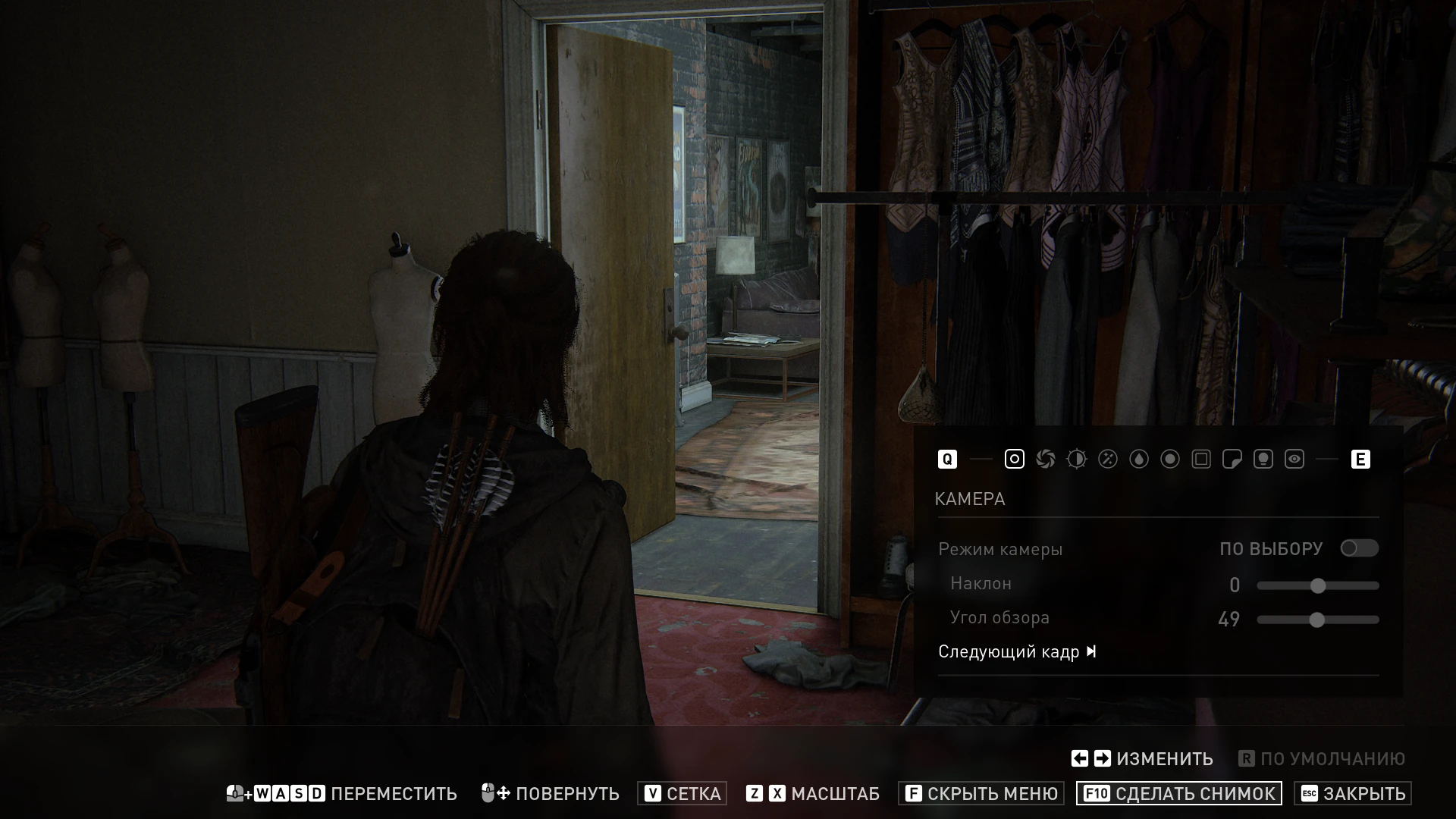The height and width of the screenshot is (819, 1456).
Task: Open the magic wand effects icon
Action: (1107, 459)
